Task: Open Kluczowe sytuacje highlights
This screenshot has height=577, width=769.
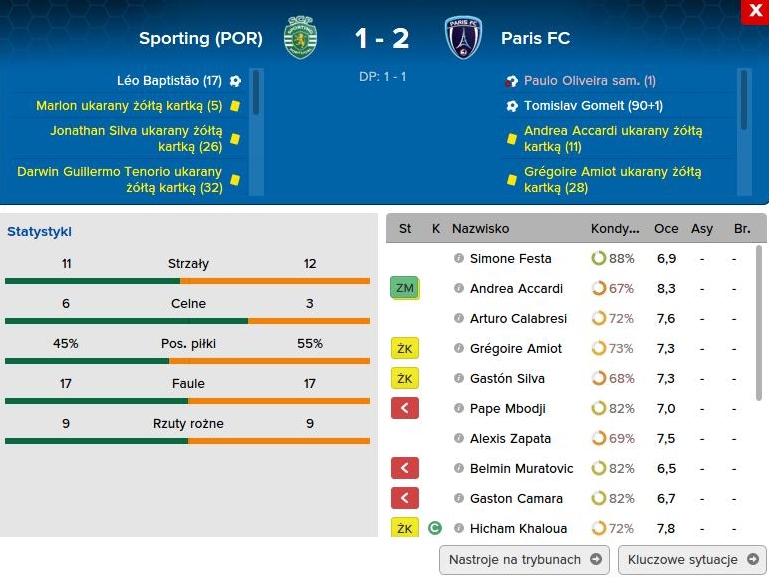Action: tap(692, 560)
